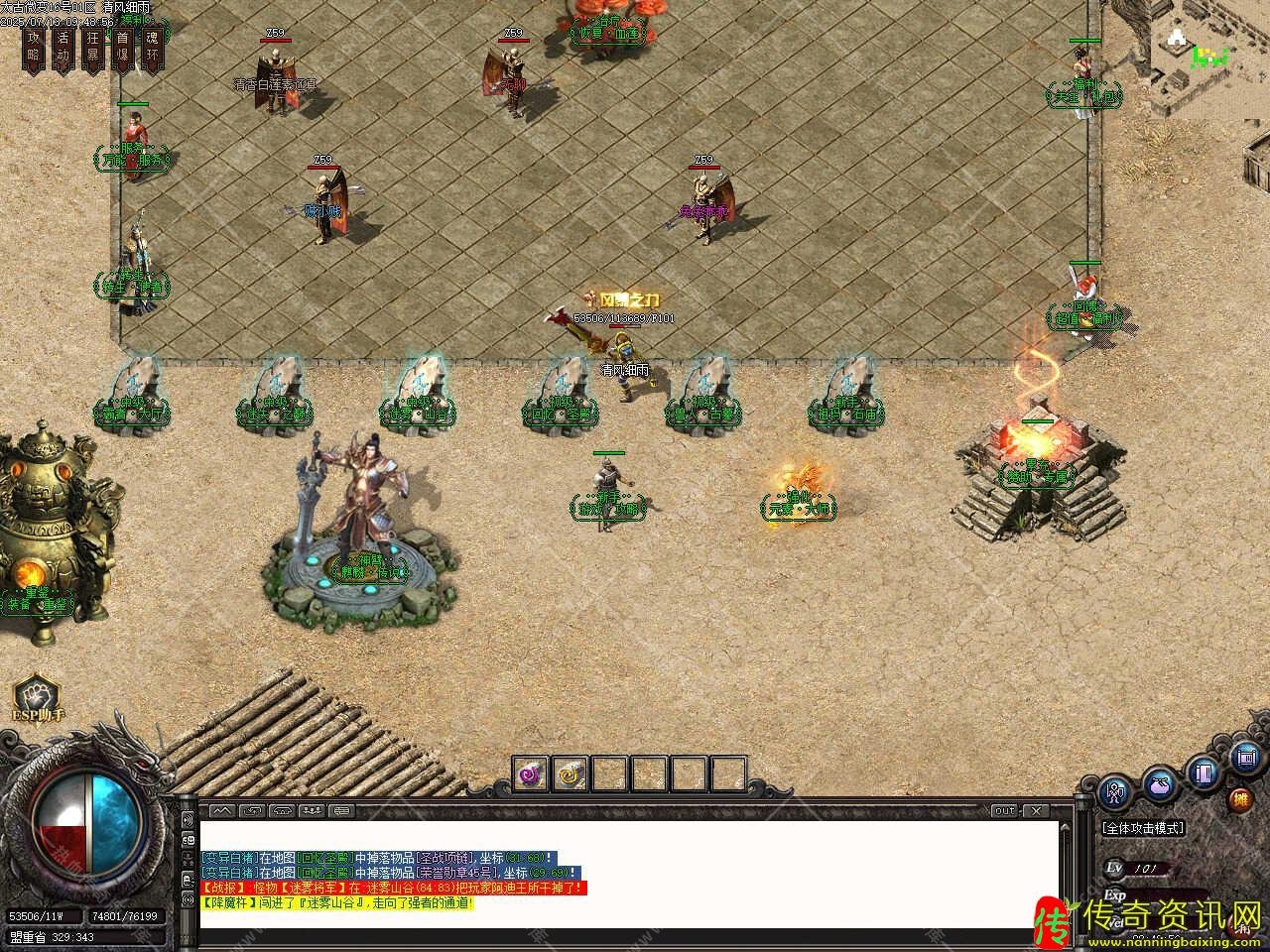Click the mountain-shaped chat toolbar button
Viewport: 1270px width, 952px height.
(x=220, y=810)
